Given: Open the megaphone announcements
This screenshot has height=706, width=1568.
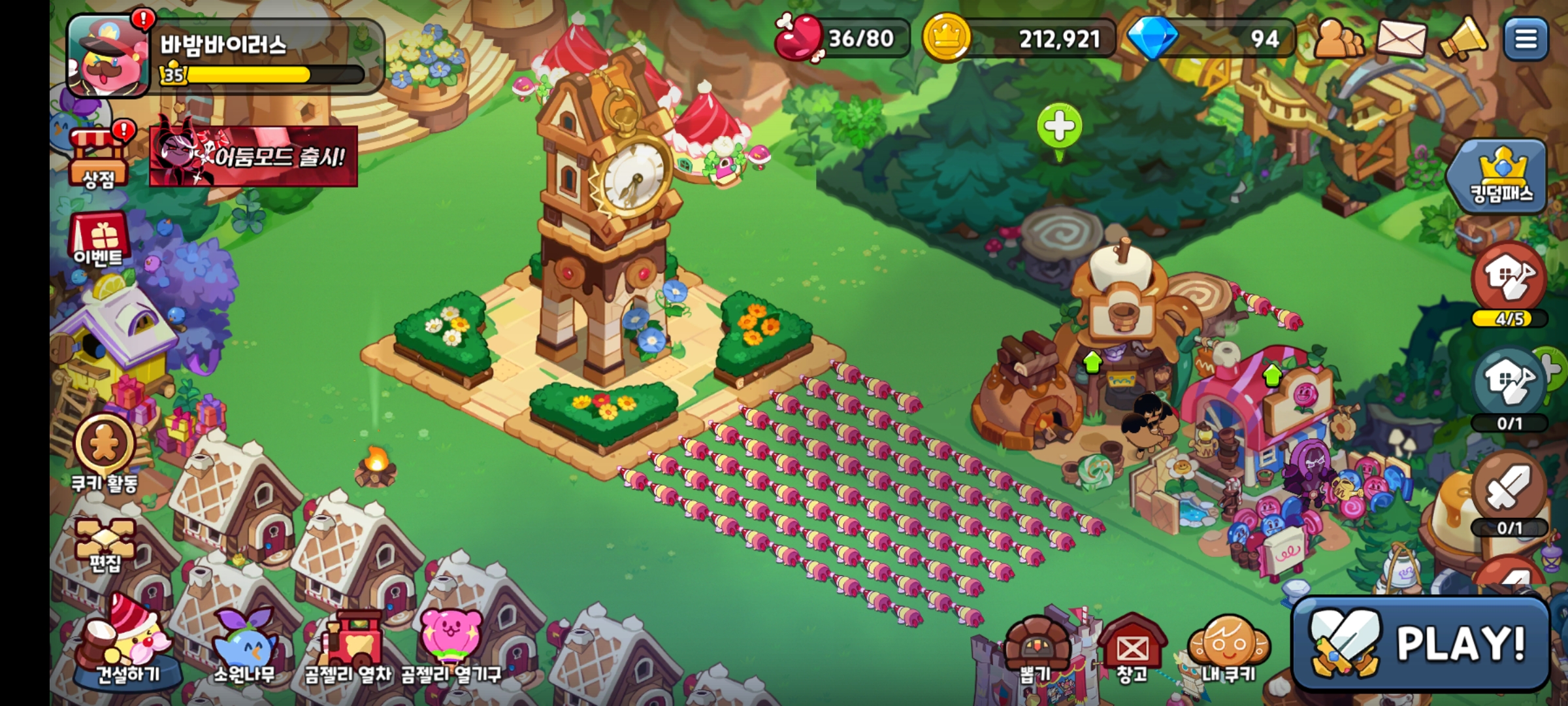Looking at the screenshot, I should 1463,39.
